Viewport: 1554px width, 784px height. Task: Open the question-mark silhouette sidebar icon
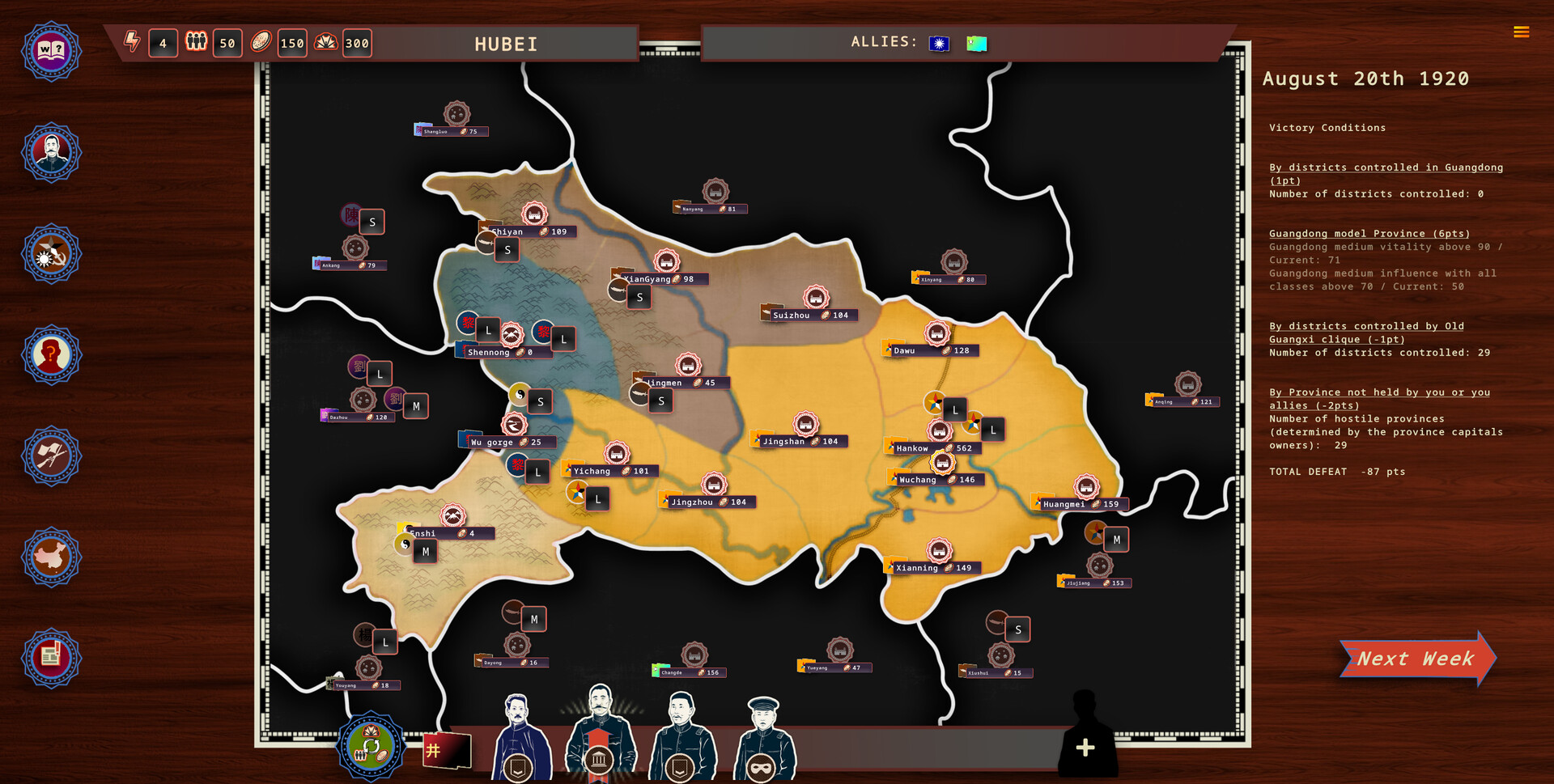coord(51,354)
